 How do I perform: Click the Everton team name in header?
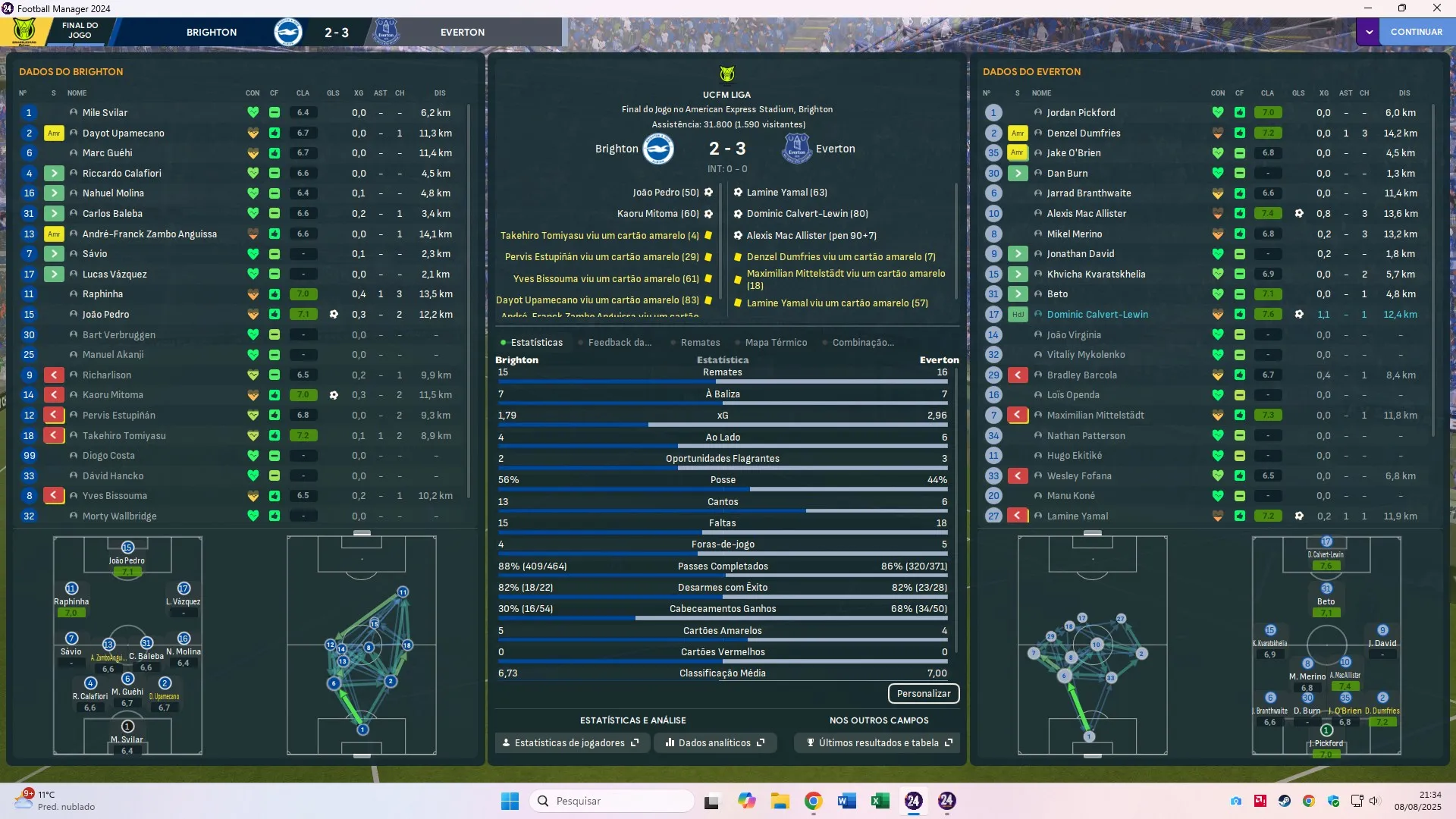tap(462, 33)
